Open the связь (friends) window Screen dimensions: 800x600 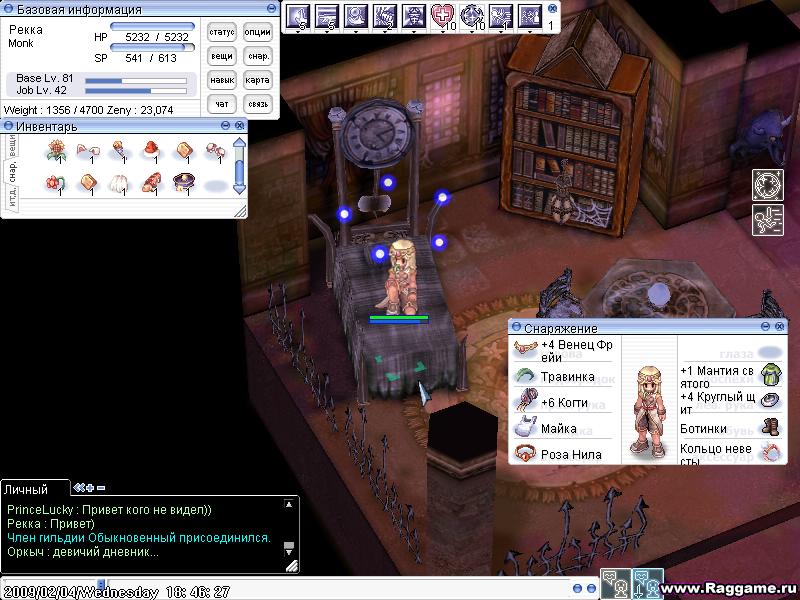point(258,104)
